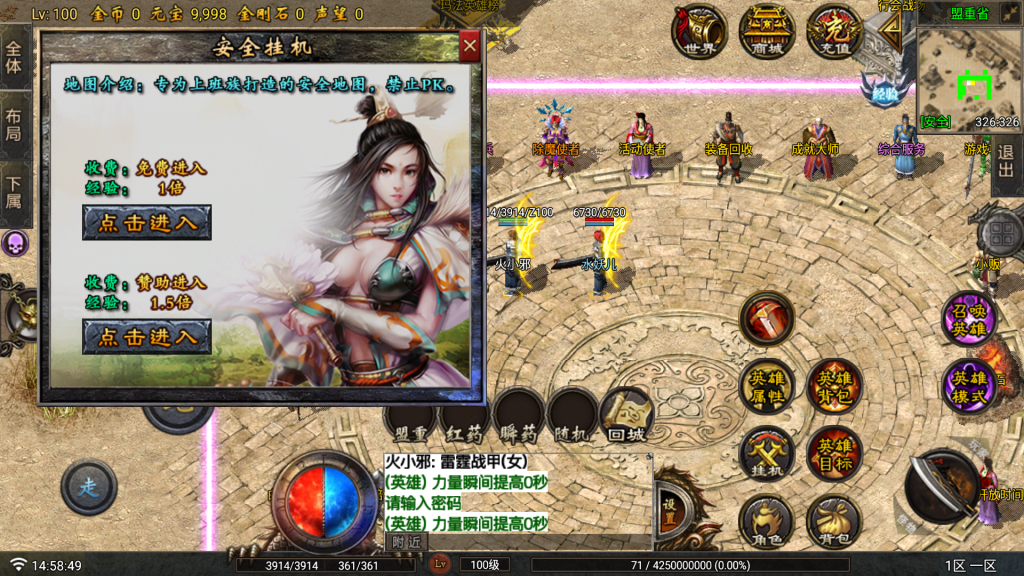Open the 充值 recharge menu
The width and height of the screenshot is (1024, 576).
tap(834, 31)
